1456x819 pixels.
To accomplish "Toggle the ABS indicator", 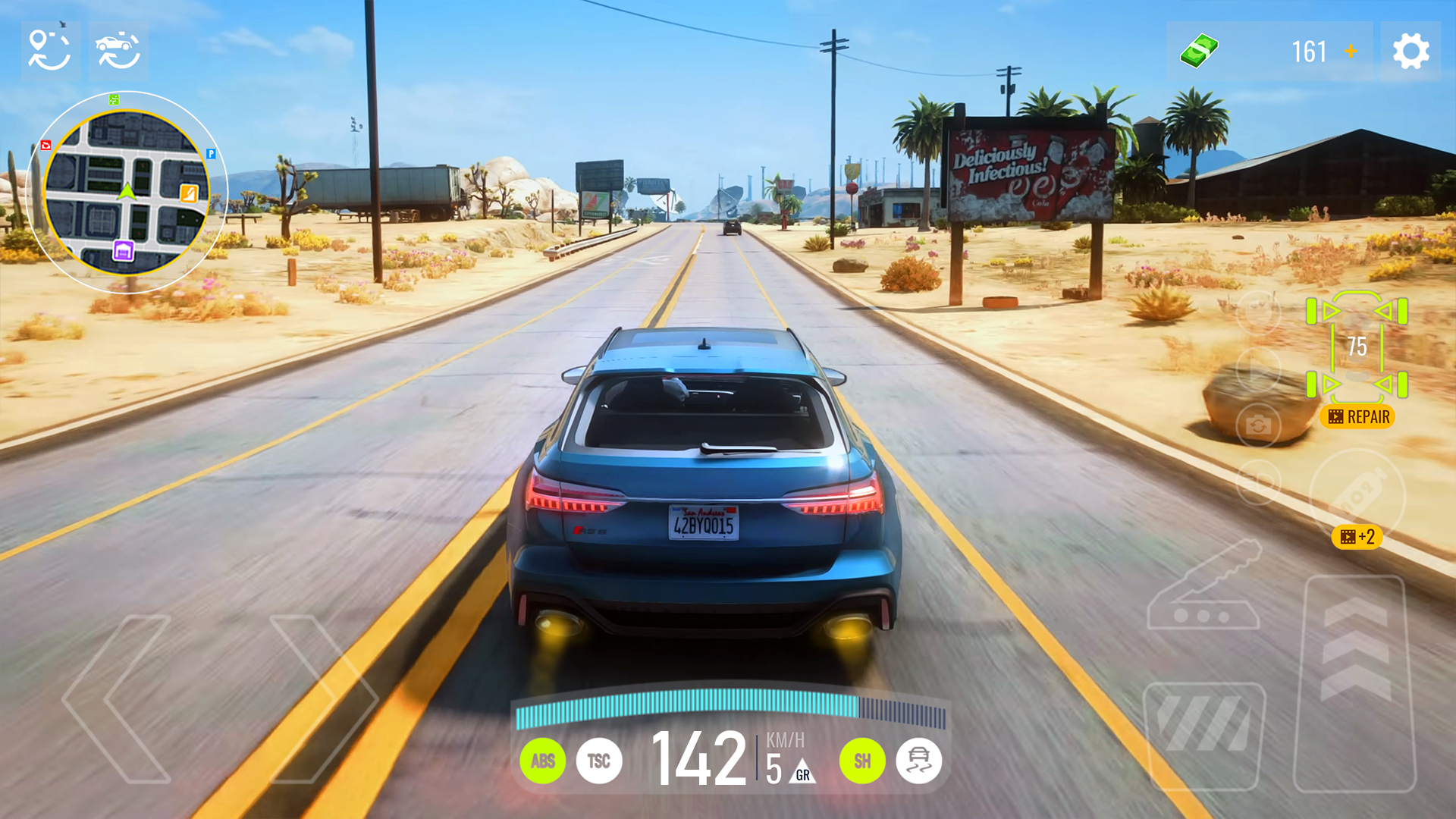I will click(543, 761).
